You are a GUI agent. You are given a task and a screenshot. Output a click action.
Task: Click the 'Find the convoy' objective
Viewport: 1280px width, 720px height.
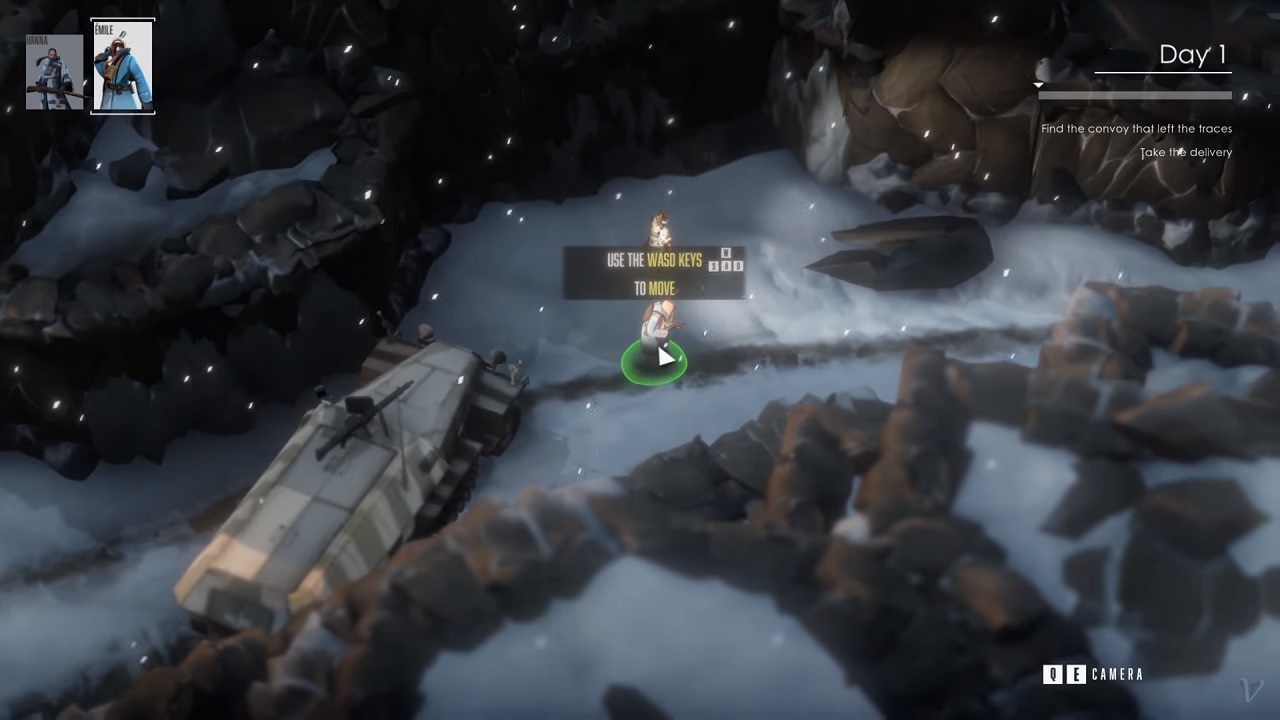[1136, 129]
